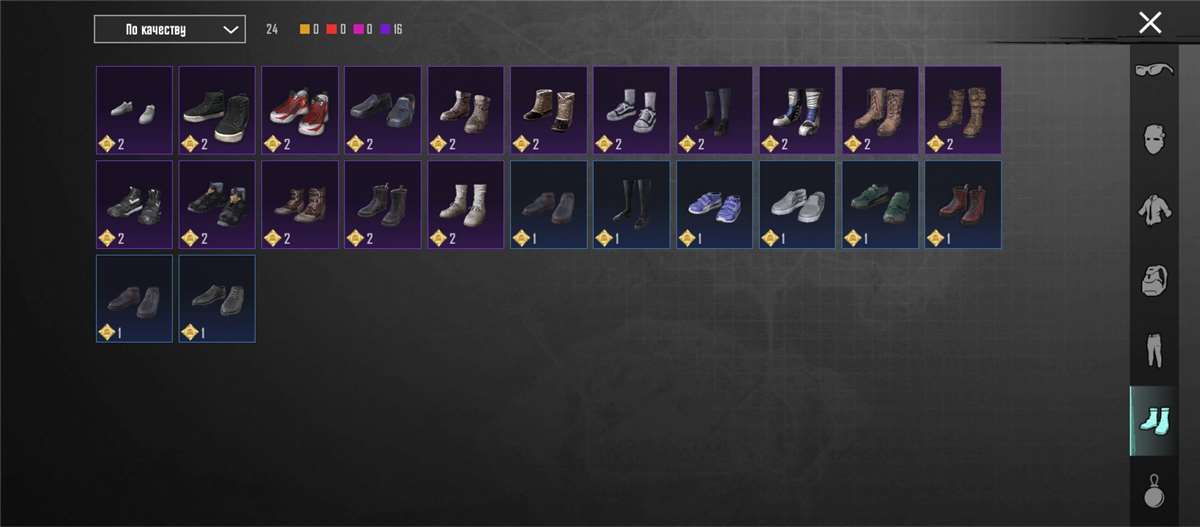The height and width of the screenshot is (527, 1200).
Task: Open the face mask category tab
Action: pyautogui.click(x=1154, y=139)
